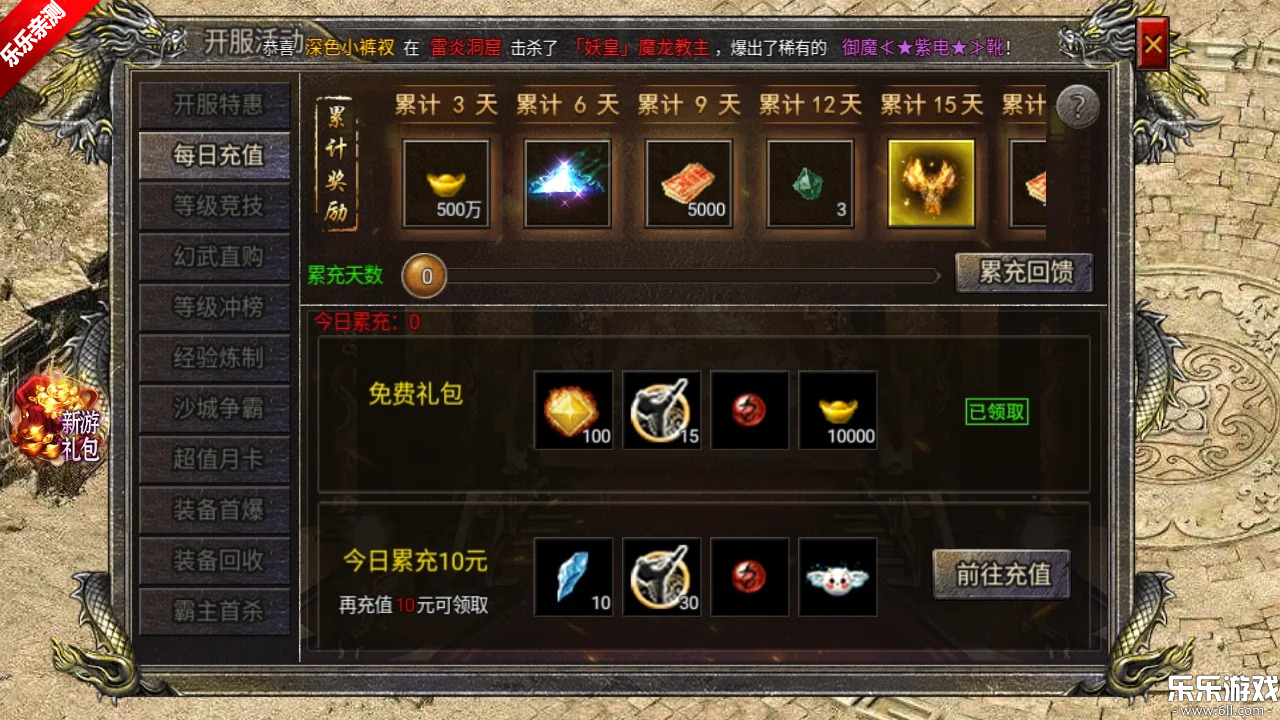Click the white pet icon in the recharge rewards
This screenshot has height=720, width=1280.
click(x=838, y=576)
